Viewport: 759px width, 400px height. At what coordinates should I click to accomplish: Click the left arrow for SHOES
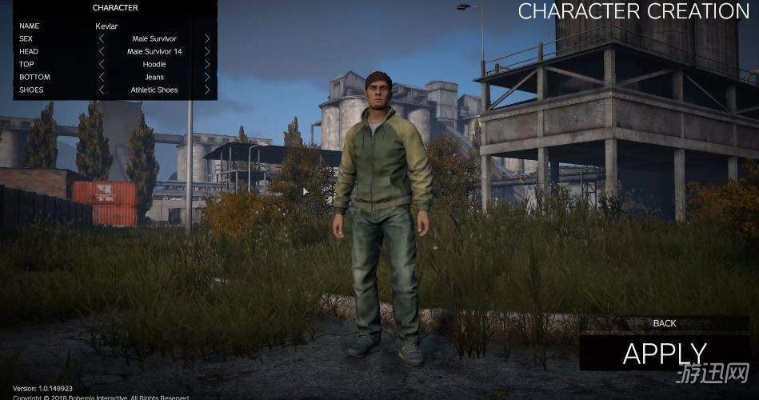point(101,90)
